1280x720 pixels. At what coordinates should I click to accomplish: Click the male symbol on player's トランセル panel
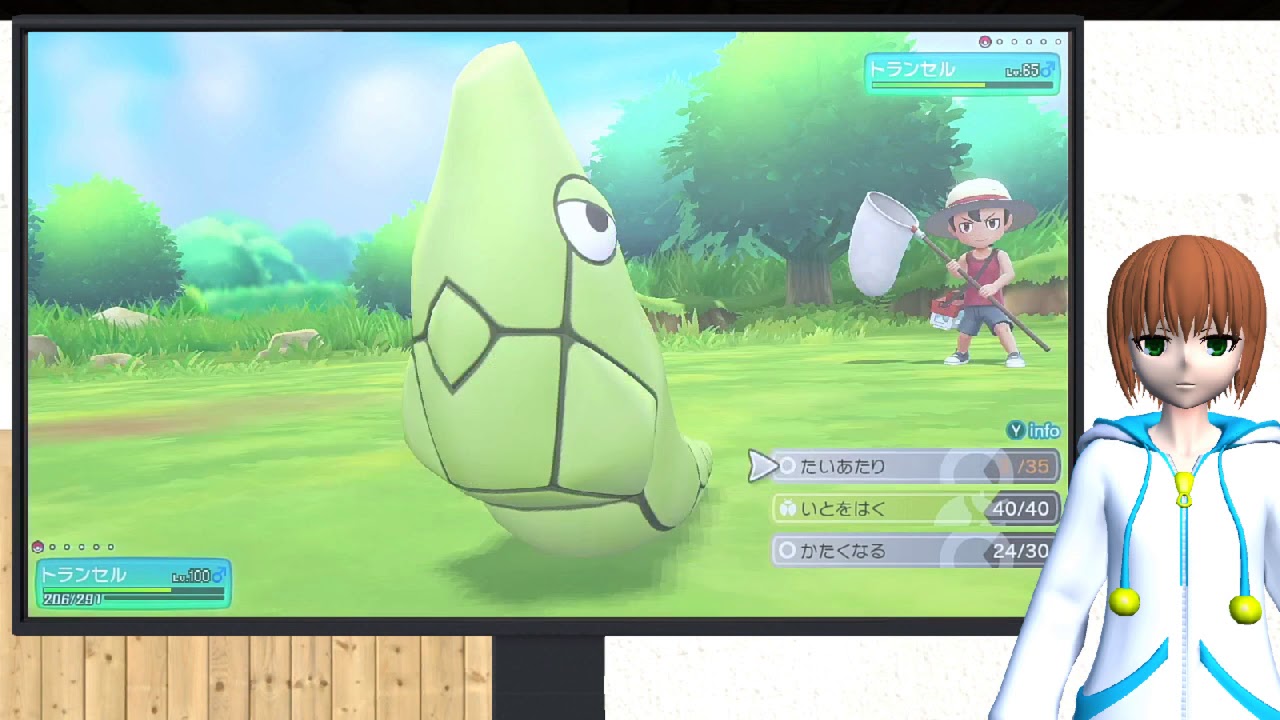click(x=218, y=574)
